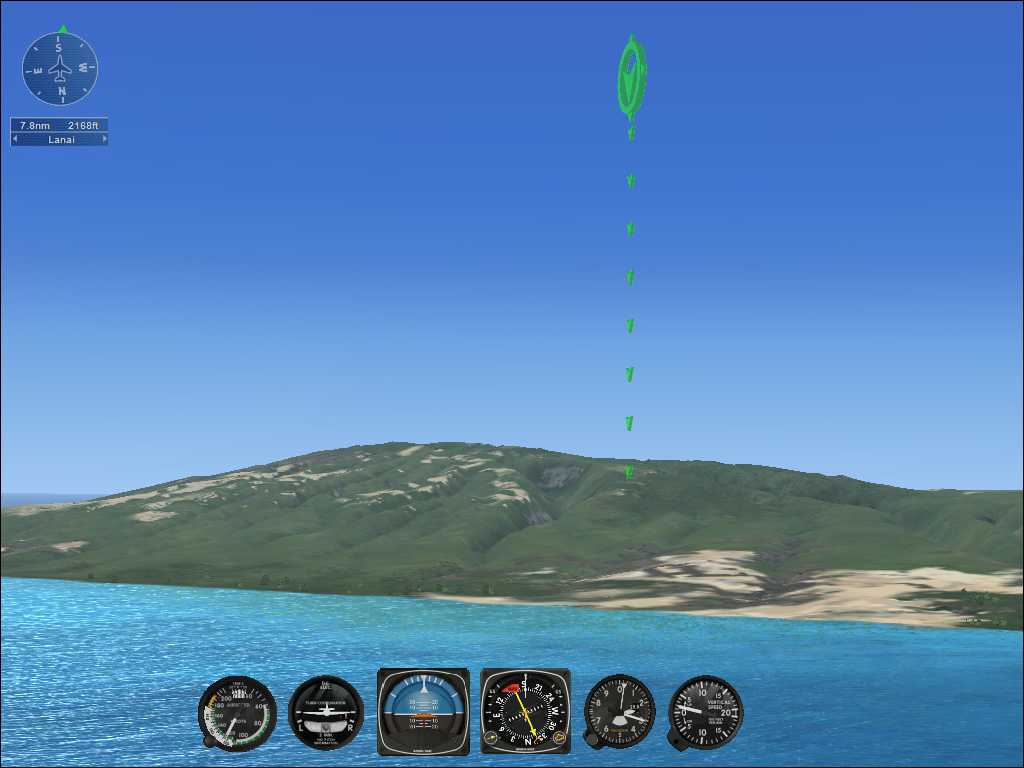Click the attitude indicator gauge
The width and height of the screenshot is (1024, 768).
pos(423,711)
